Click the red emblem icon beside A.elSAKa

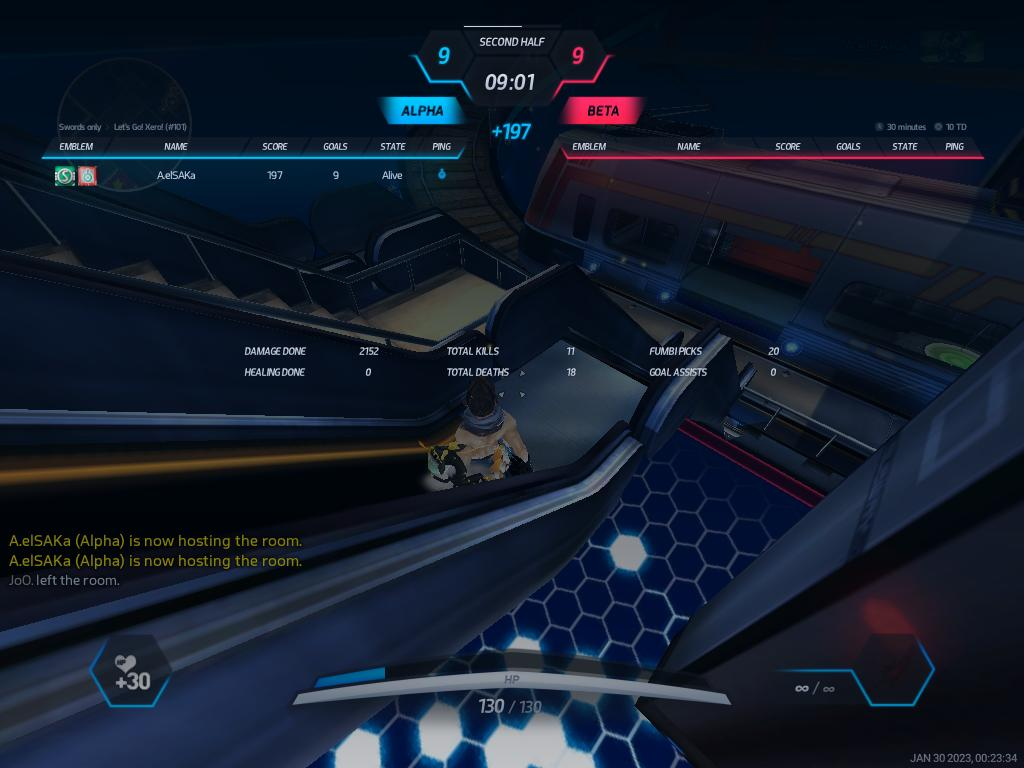(87, 176)
